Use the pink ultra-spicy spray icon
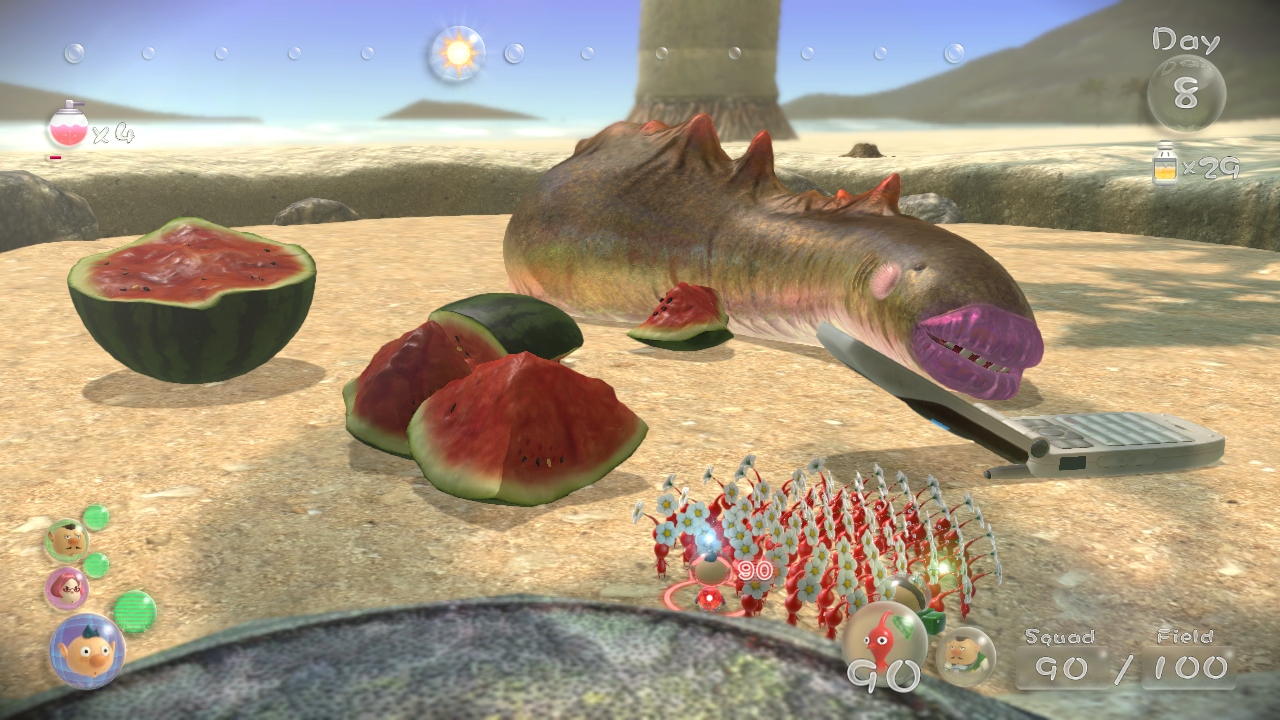The image size is (1280, 720). coord(68,127)
